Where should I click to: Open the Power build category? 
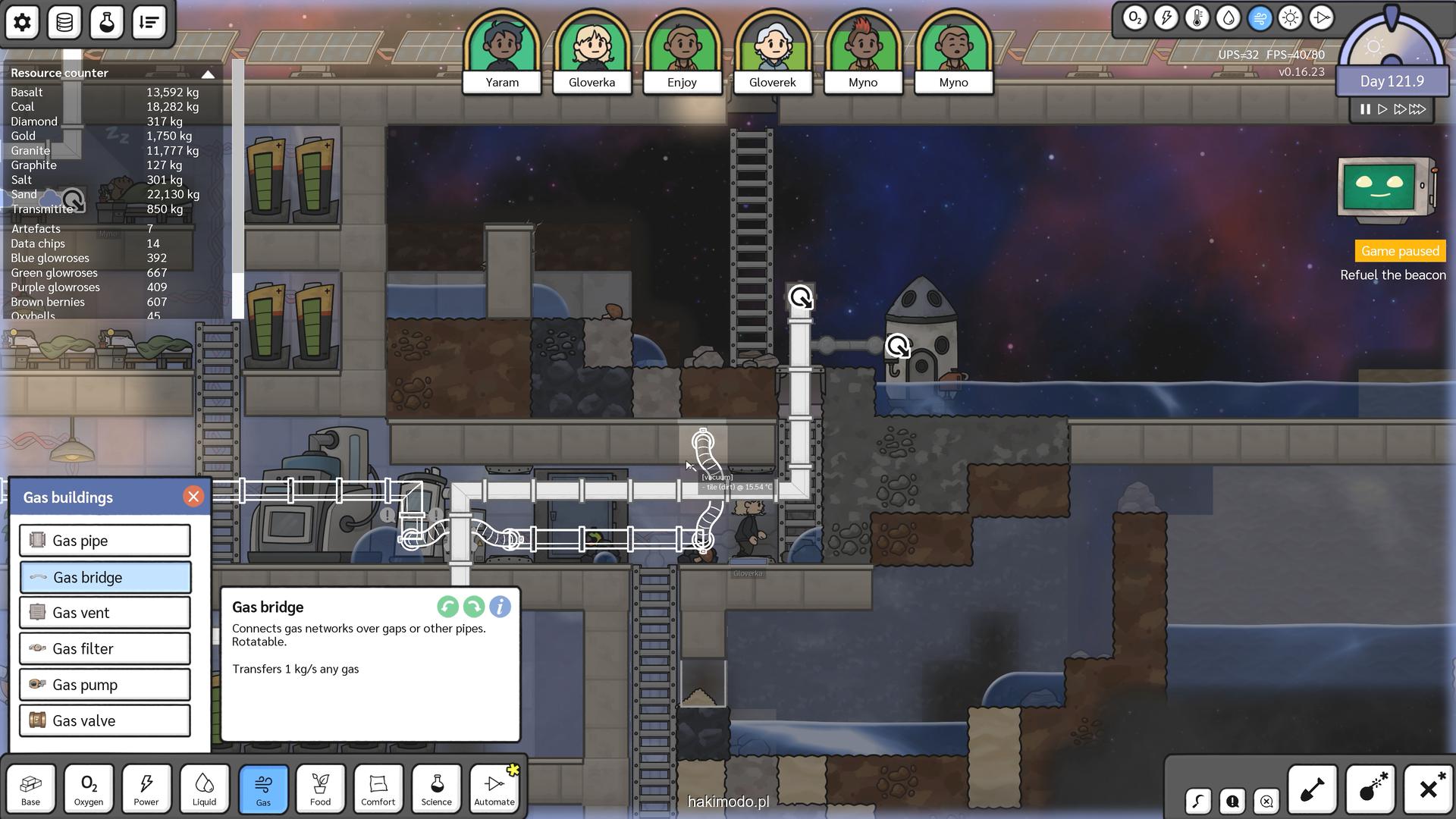tap(146, 789)
